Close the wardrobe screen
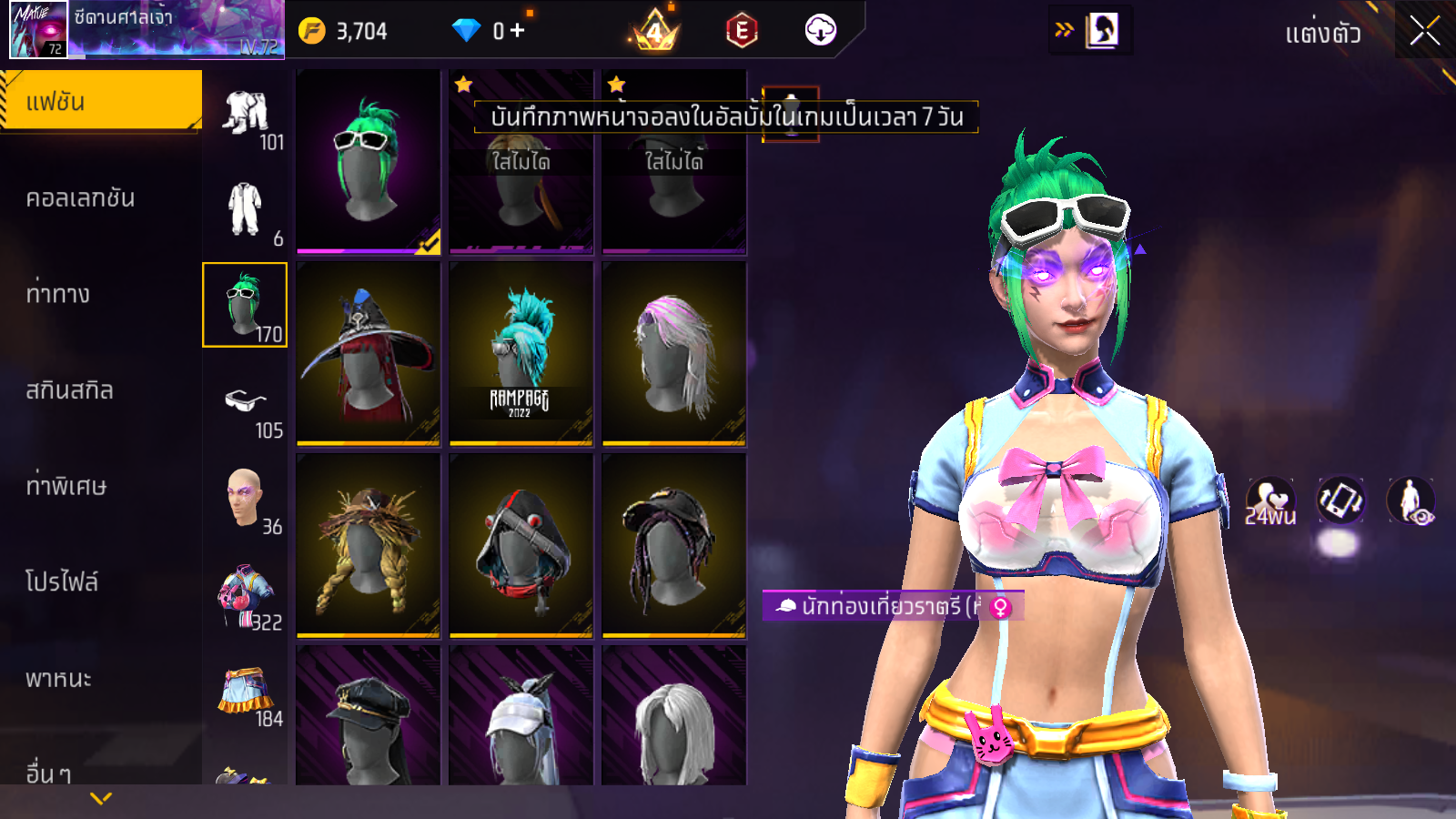 pos(1424,31)
